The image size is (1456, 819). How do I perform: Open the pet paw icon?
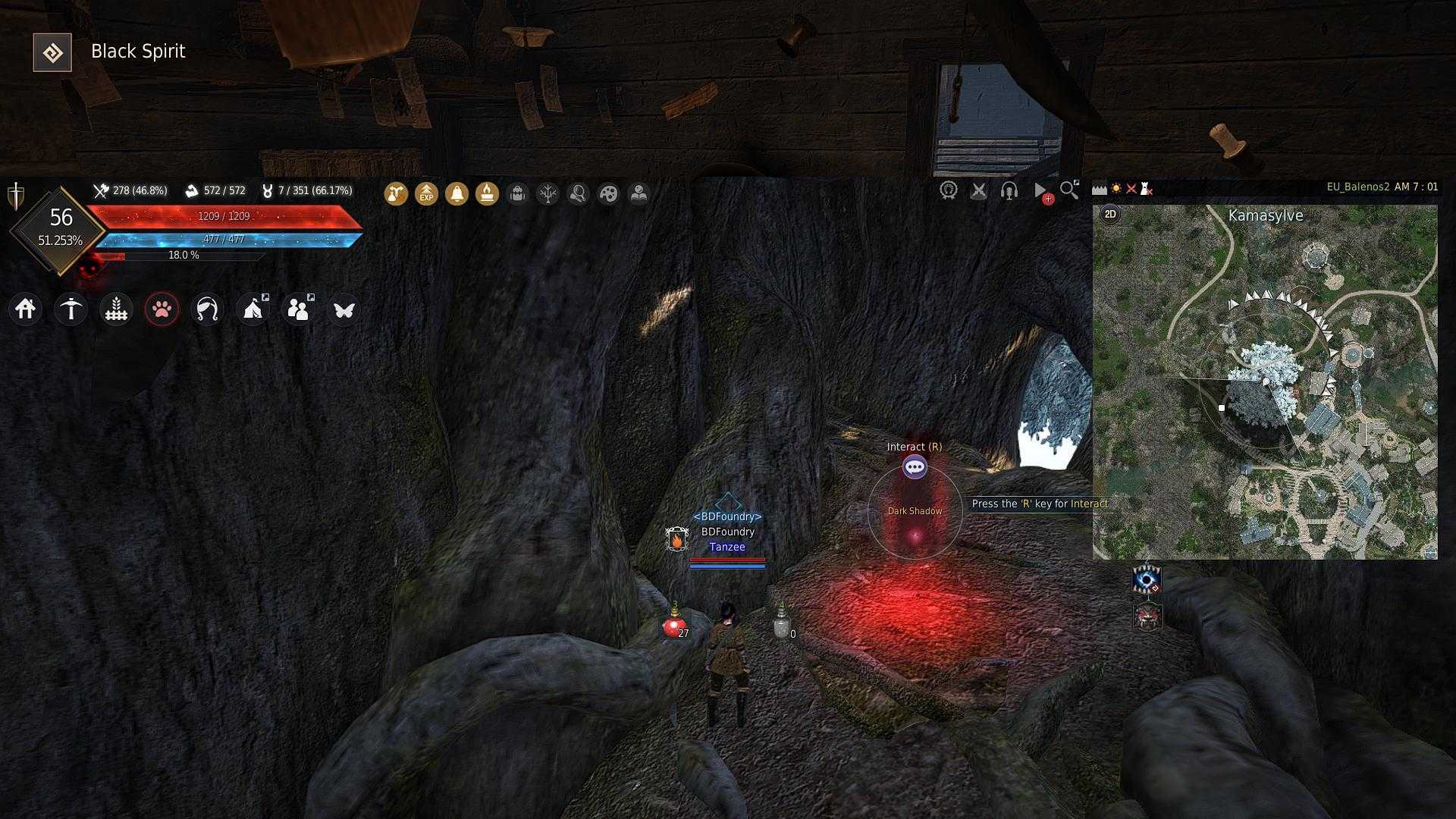[162, 309]
